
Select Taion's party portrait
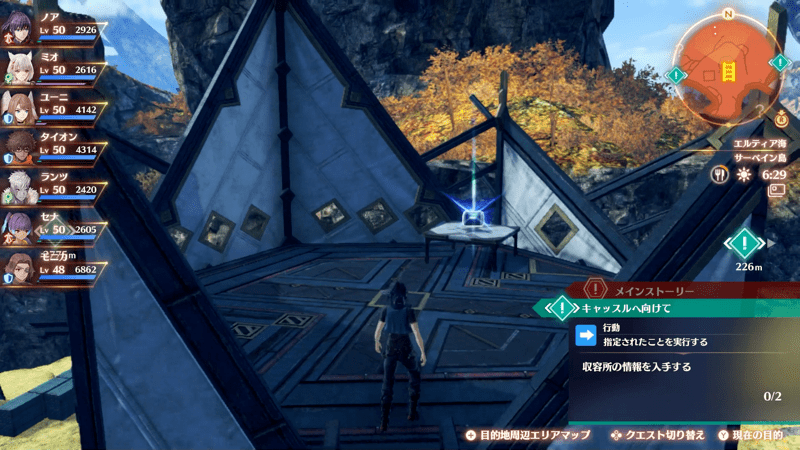coord(19,148)
